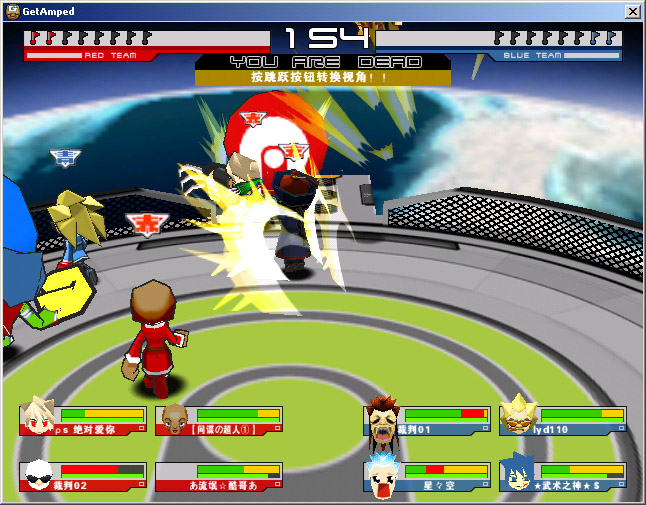Pick blue team player ★武术之神★$
646x505 pixels.
click(563, 477)
